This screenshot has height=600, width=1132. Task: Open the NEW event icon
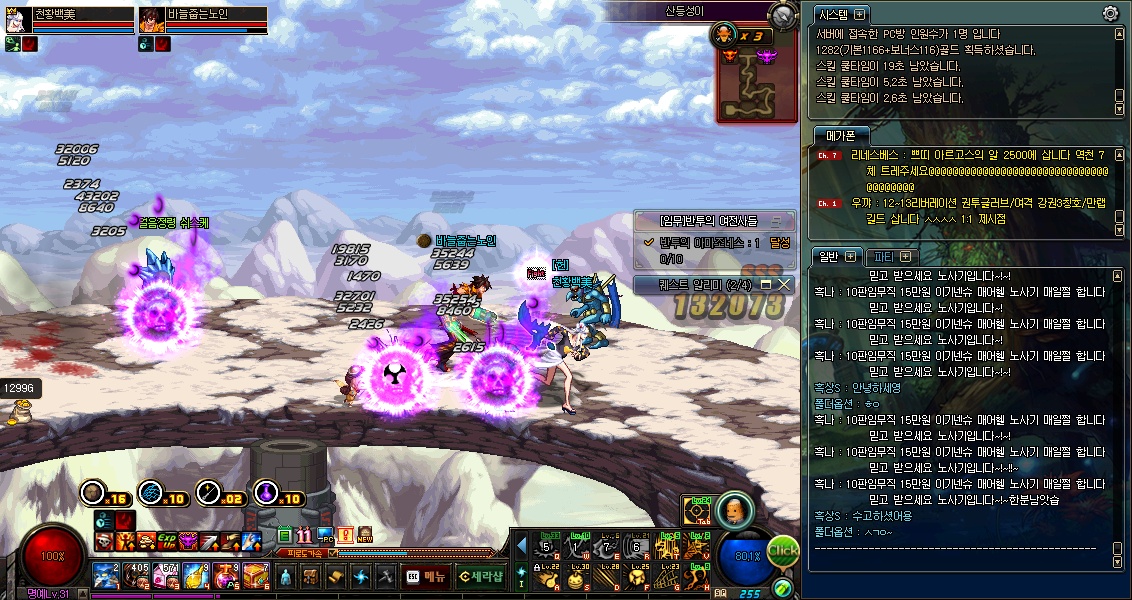tap(365, 535)
